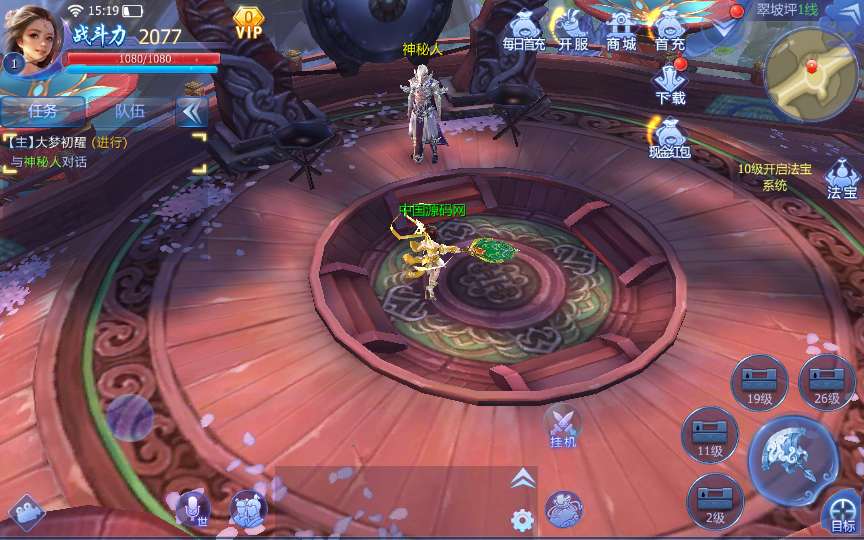Image resolution: width=864 pixels, height=540 pixels.
Task: Activate the skill locked until 19级
Action: [x=759, y=382]
